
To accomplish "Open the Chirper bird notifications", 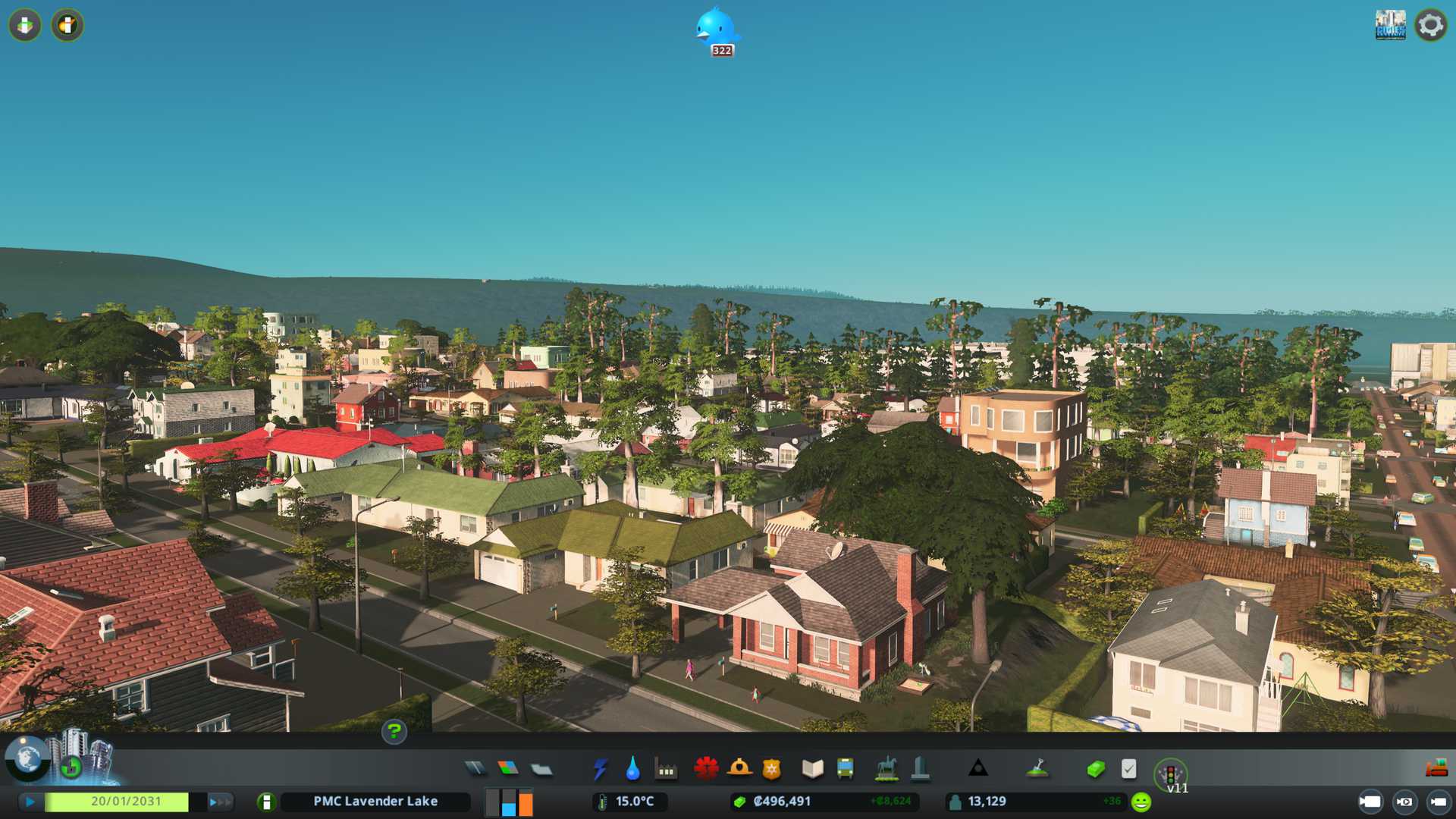I will coord(716,29).
